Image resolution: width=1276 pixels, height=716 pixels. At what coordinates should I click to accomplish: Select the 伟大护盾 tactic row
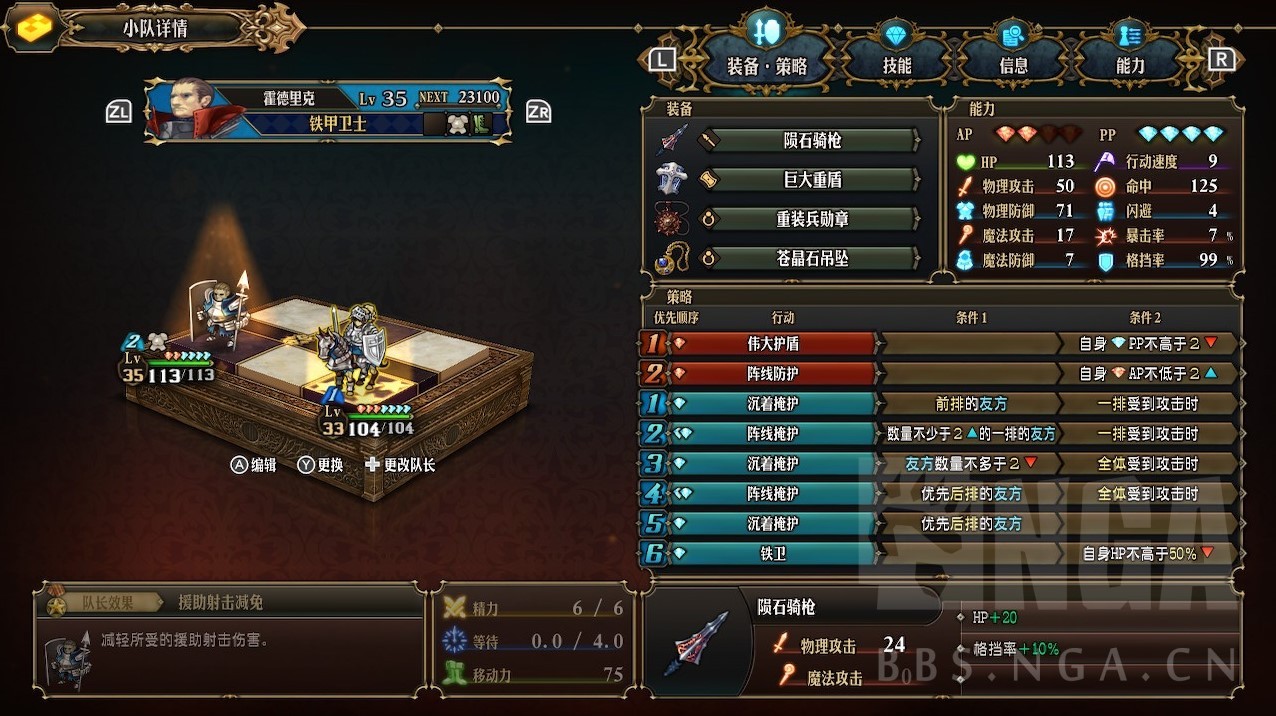tap(773, 343)
